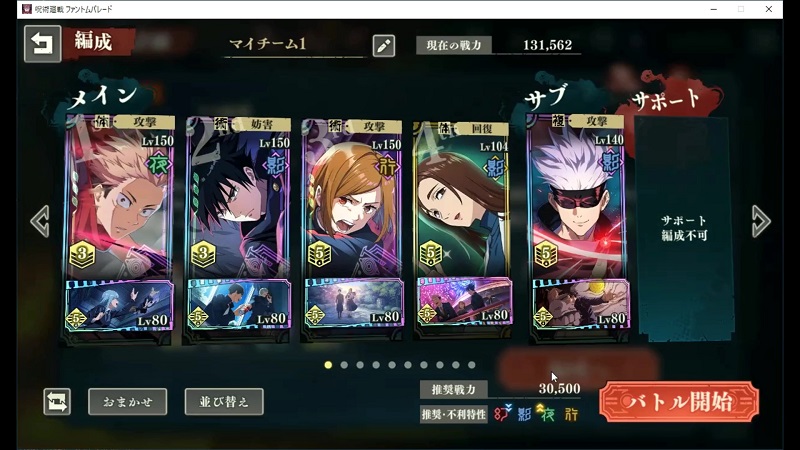Go back using the return arrow button
Viewport: 800px width, 450px height.
point(42,44)
